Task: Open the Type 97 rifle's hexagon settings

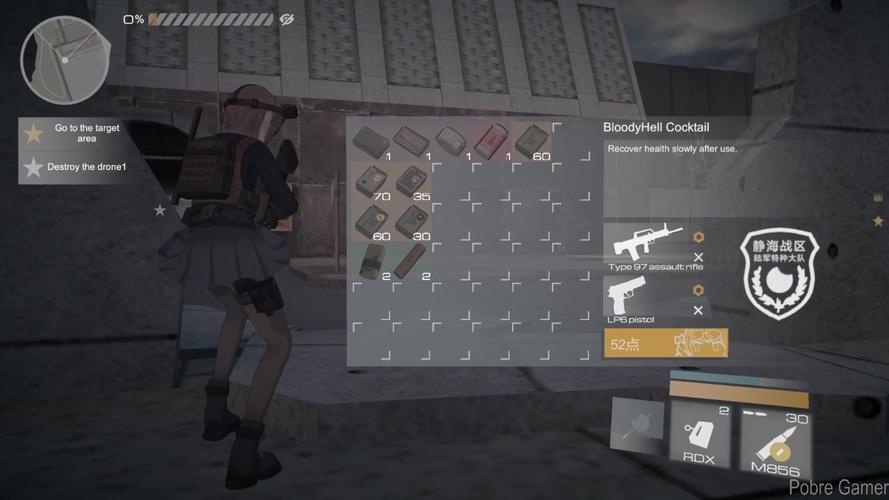Action: click(x=698, y=238)
